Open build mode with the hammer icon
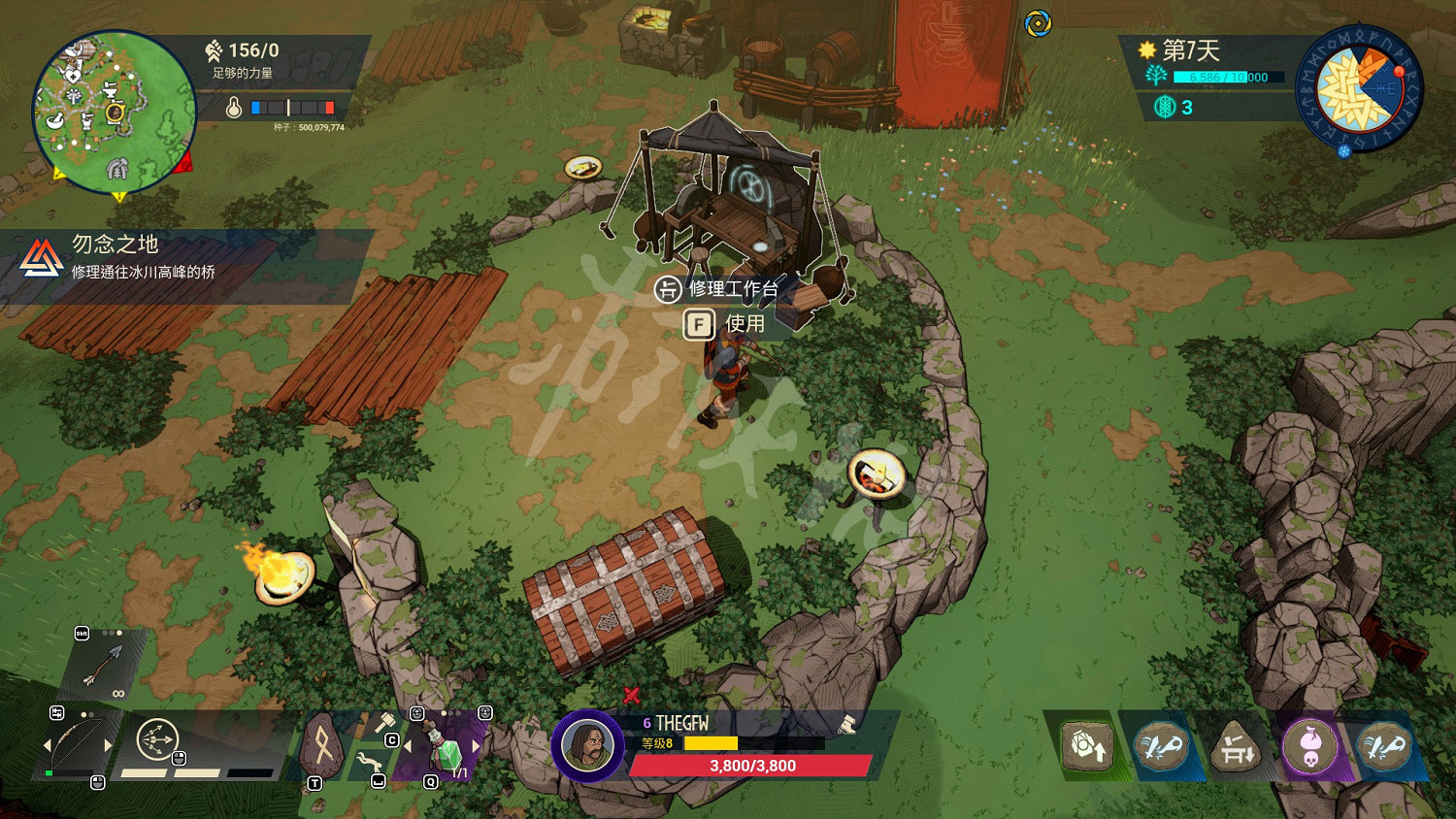 [384, 723]
